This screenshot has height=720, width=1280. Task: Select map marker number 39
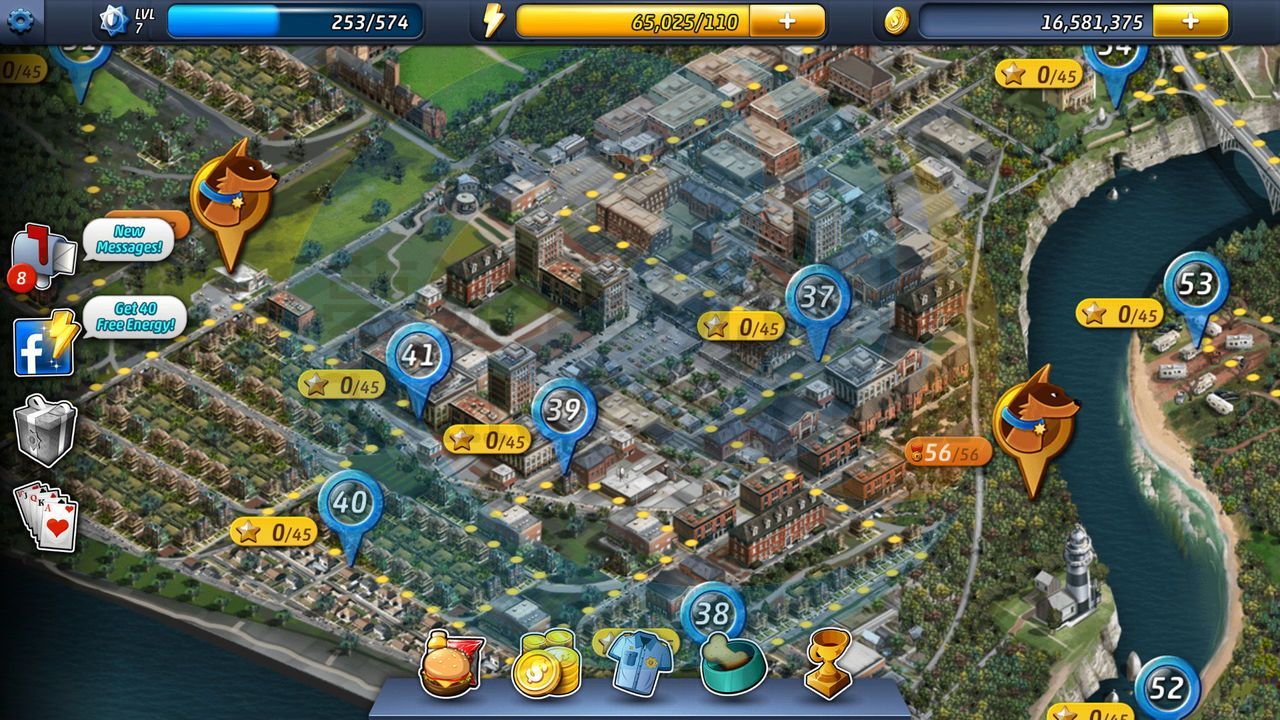564,411
